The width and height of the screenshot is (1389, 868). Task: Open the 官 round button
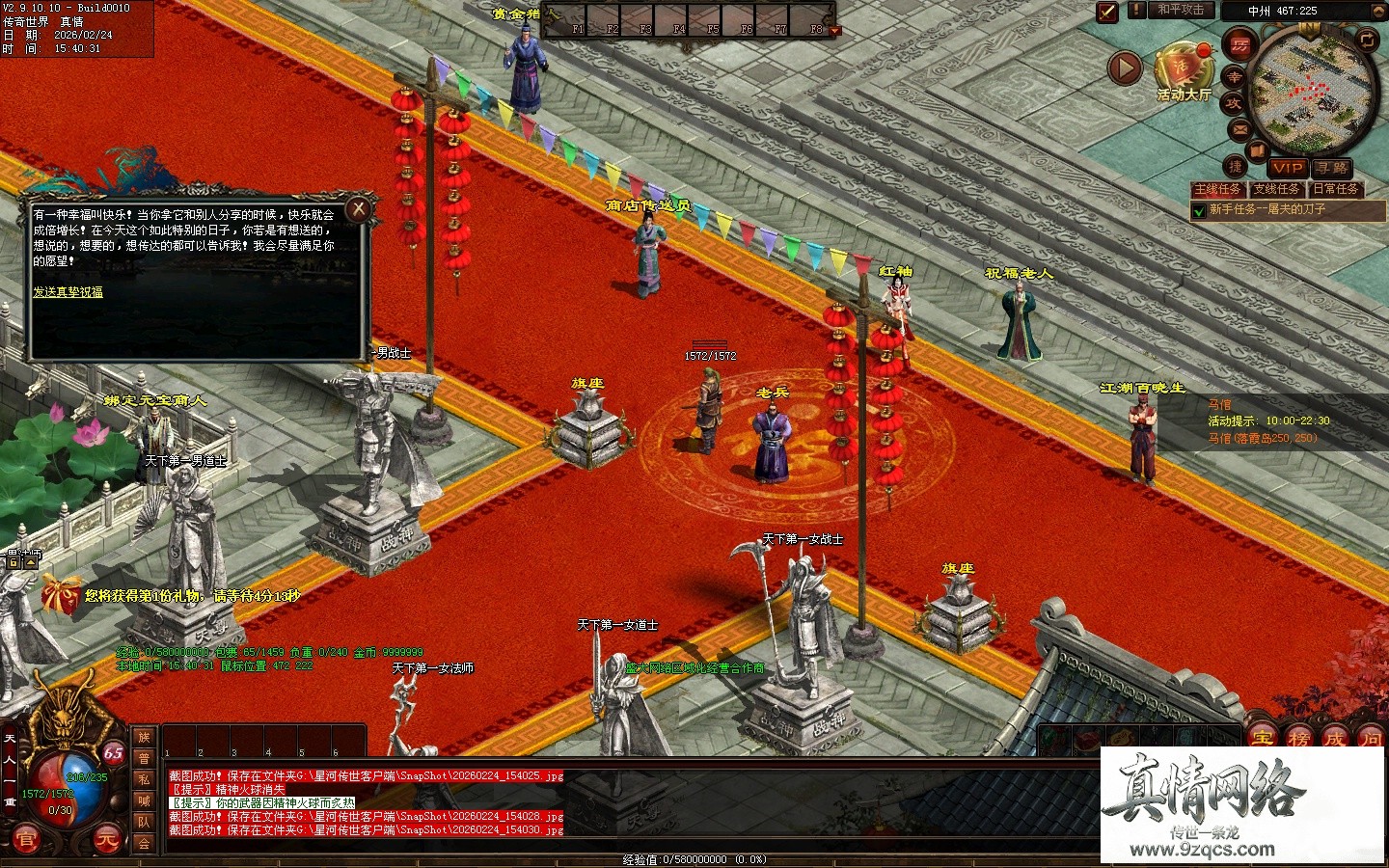tap(26, 840)
